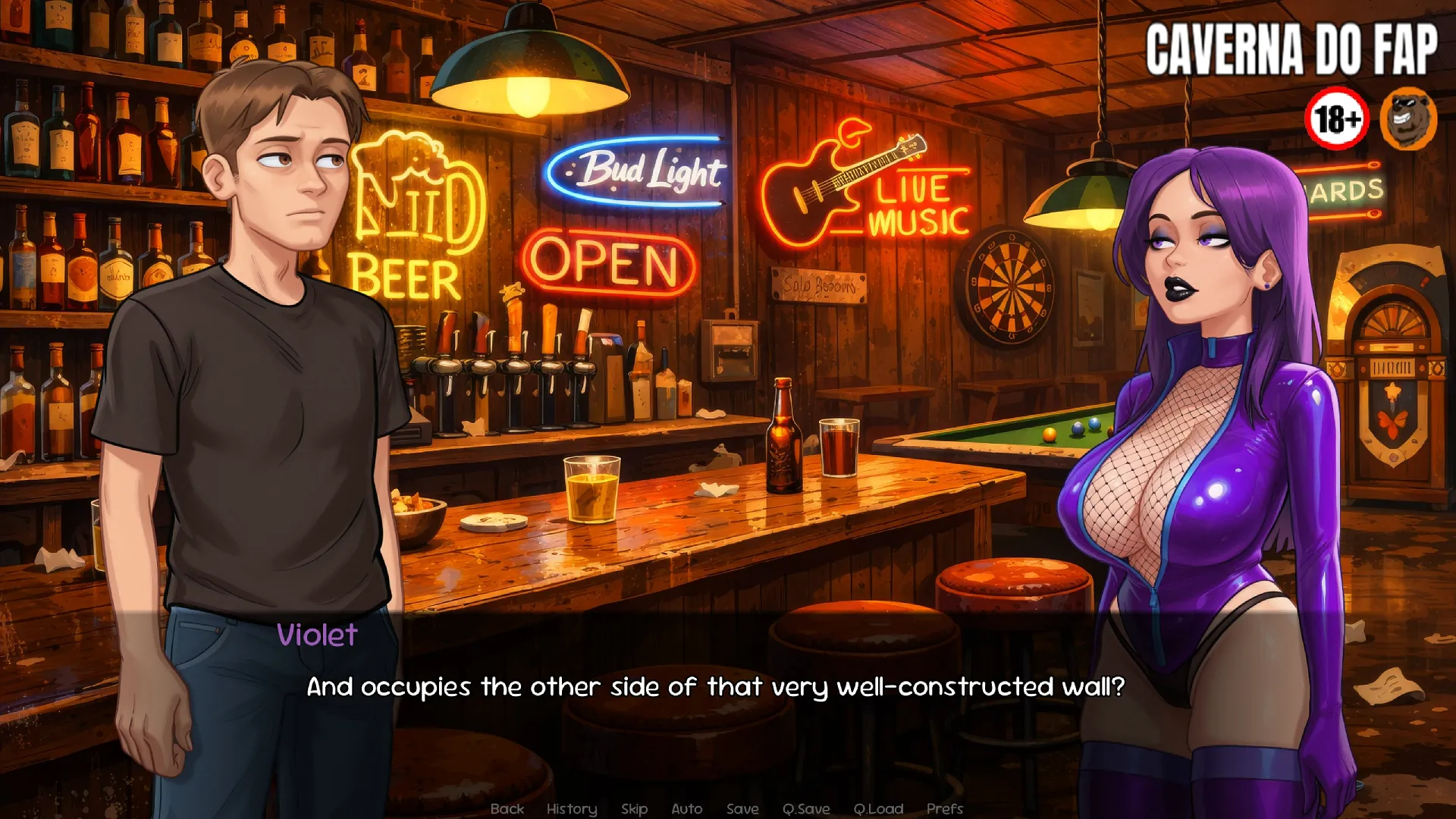Open the dialogue History log
This screenshot has height=819, width=1456.
tap(572, 808)
